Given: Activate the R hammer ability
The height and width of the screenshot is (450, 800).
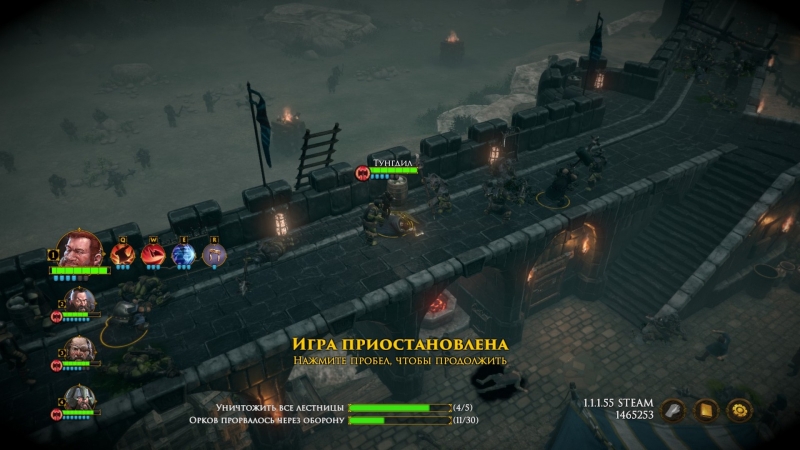Looking at the screenshot, I should click(213, 255).
